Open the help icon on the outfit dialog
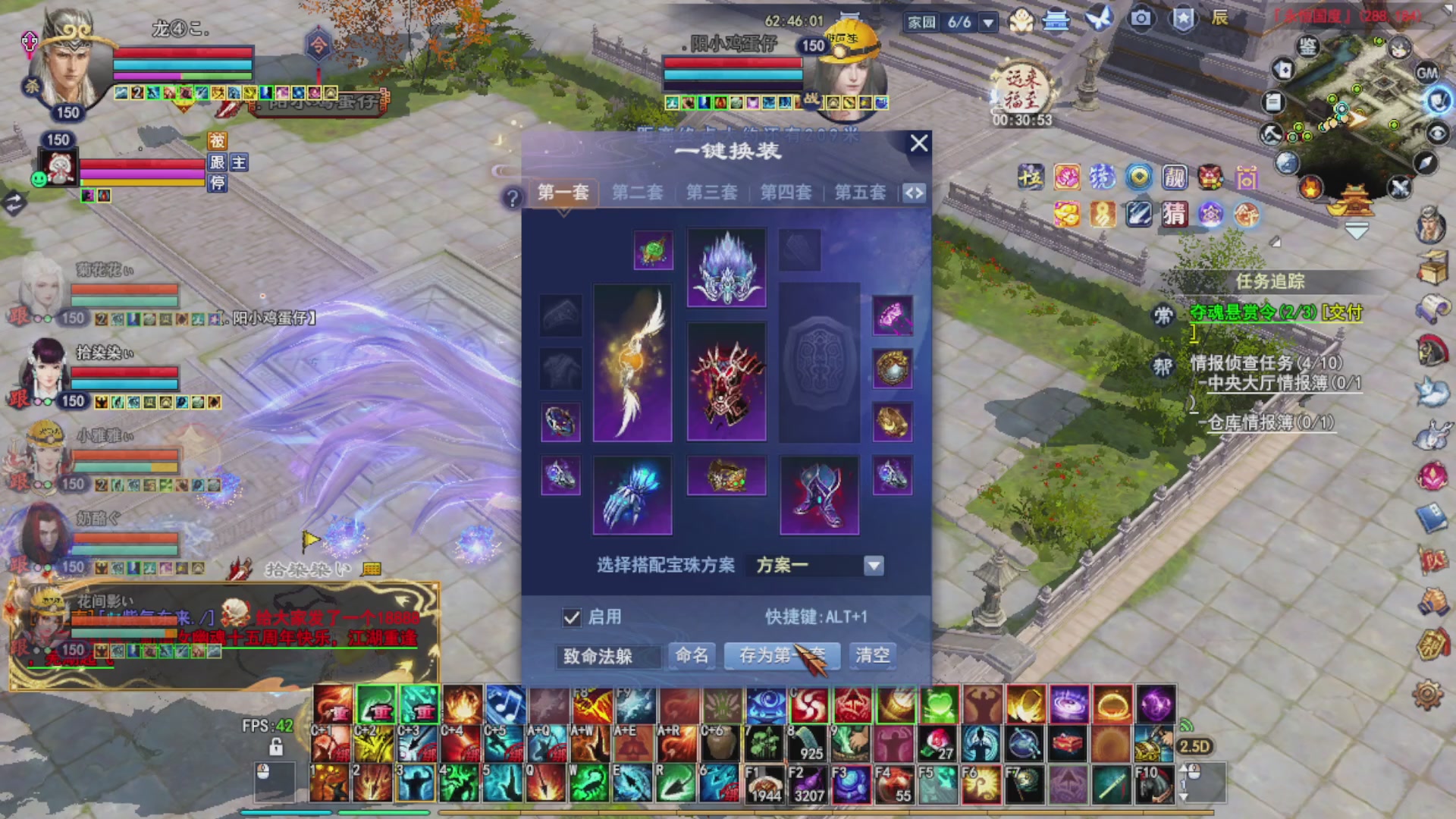This screenshot has height=819, width=1456. [514, 198]
